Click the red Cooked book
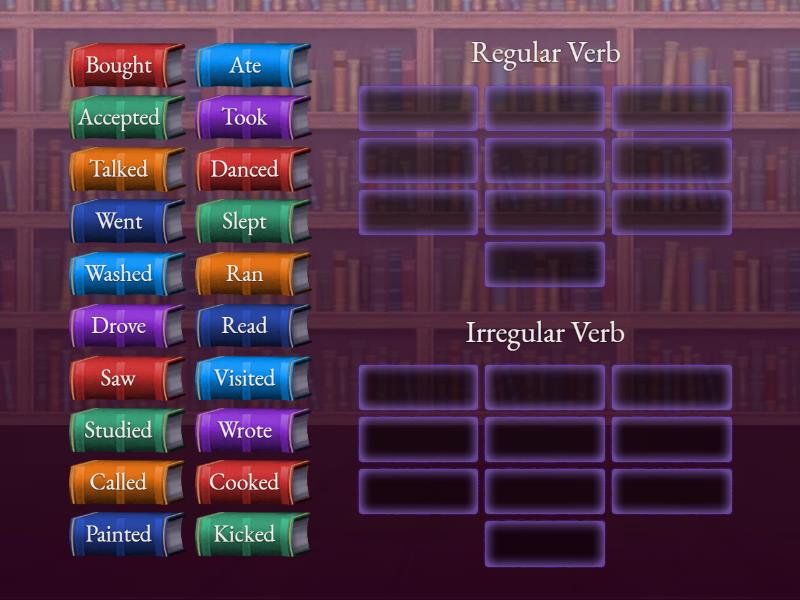This screenshot has height=600, width=800. 245,483
